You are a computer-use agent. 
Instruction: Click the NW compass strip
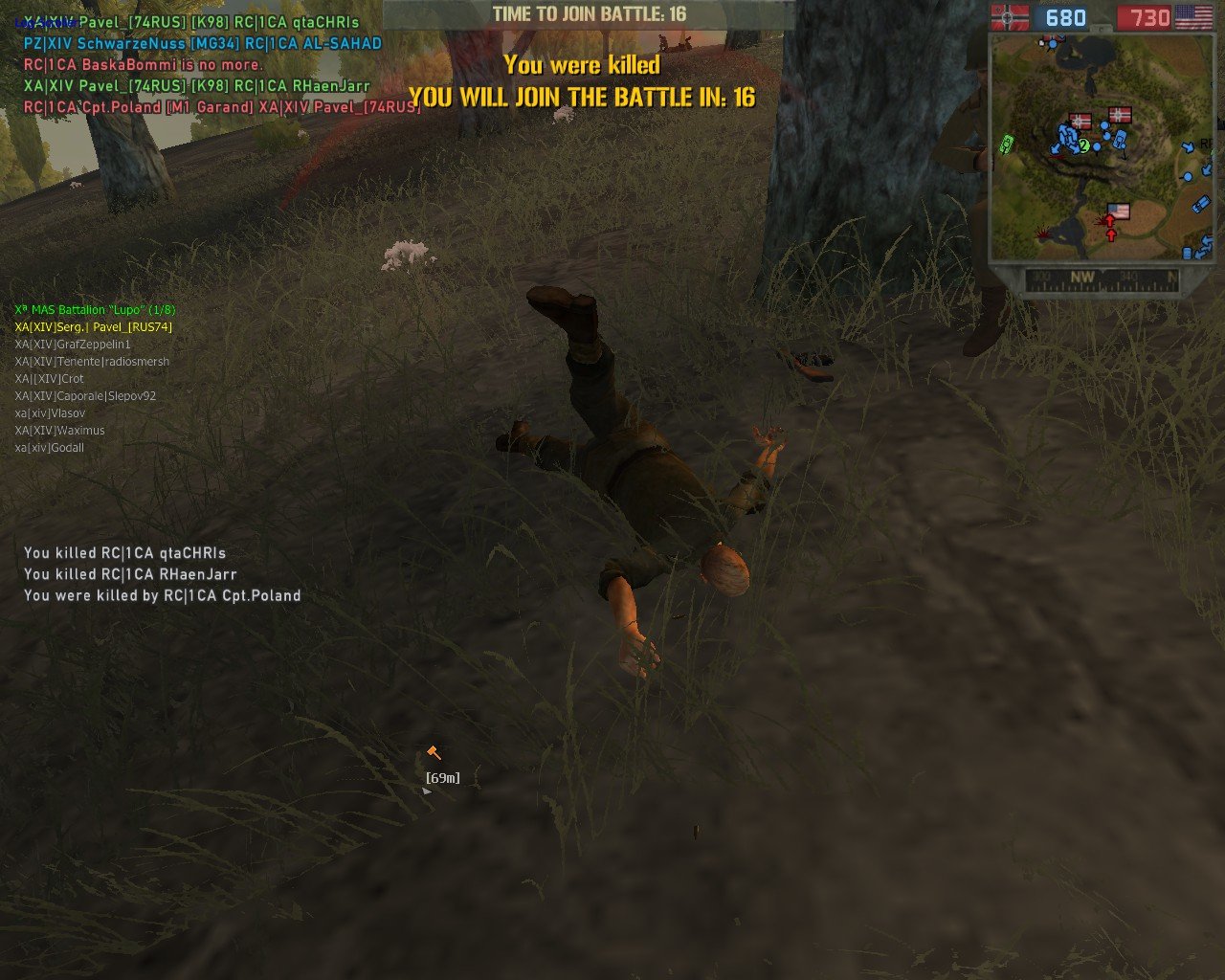coord(1101,279)
